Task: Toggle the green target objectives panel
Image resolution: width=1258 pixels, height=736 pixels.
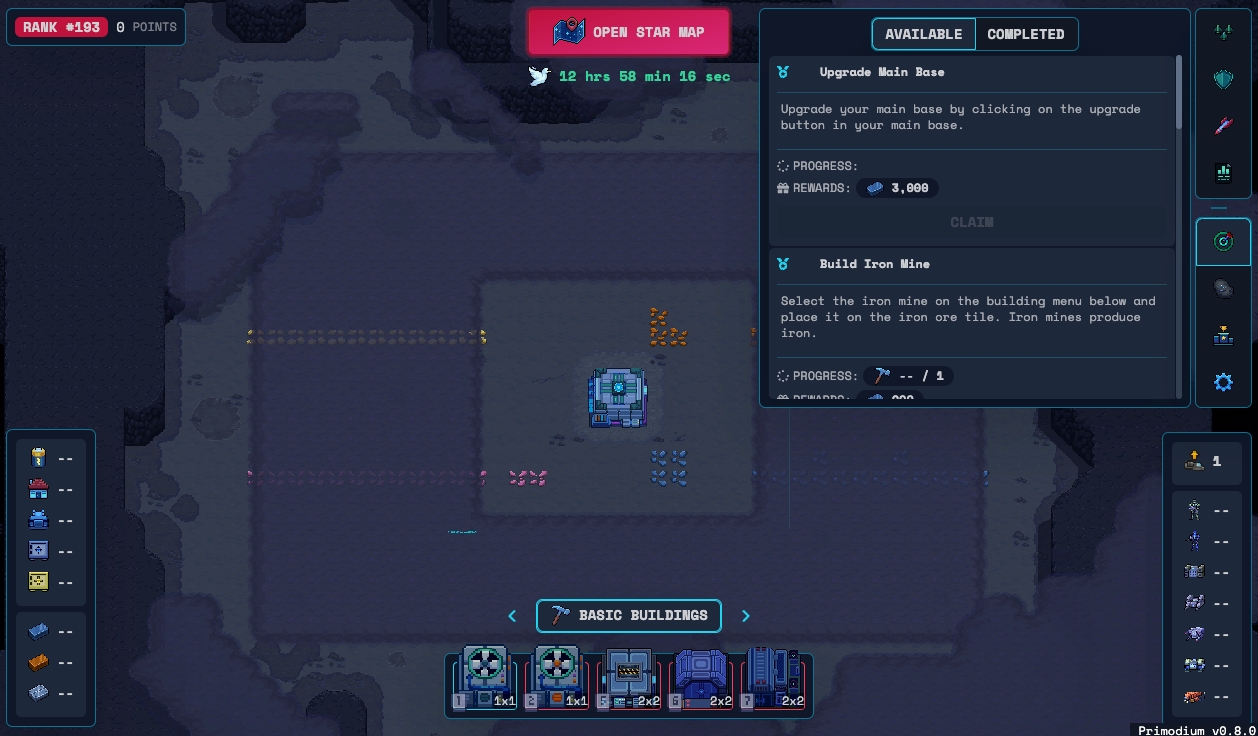Action: click(x=1223, y=241)
